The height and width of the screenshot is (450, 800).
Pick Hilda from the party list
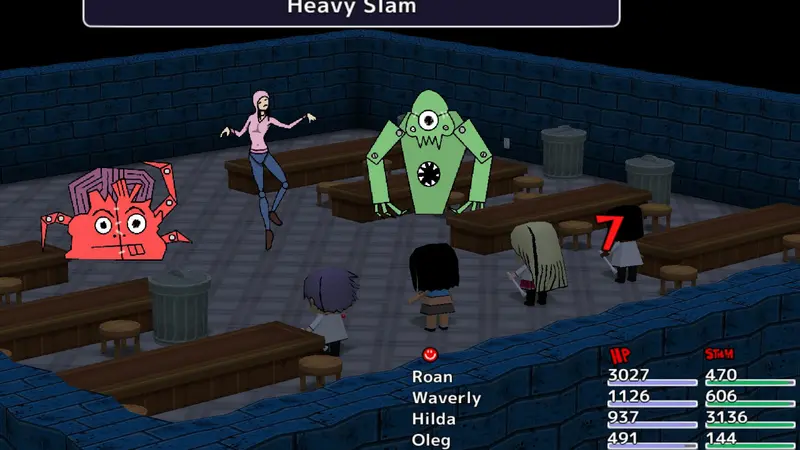(434, 419)
